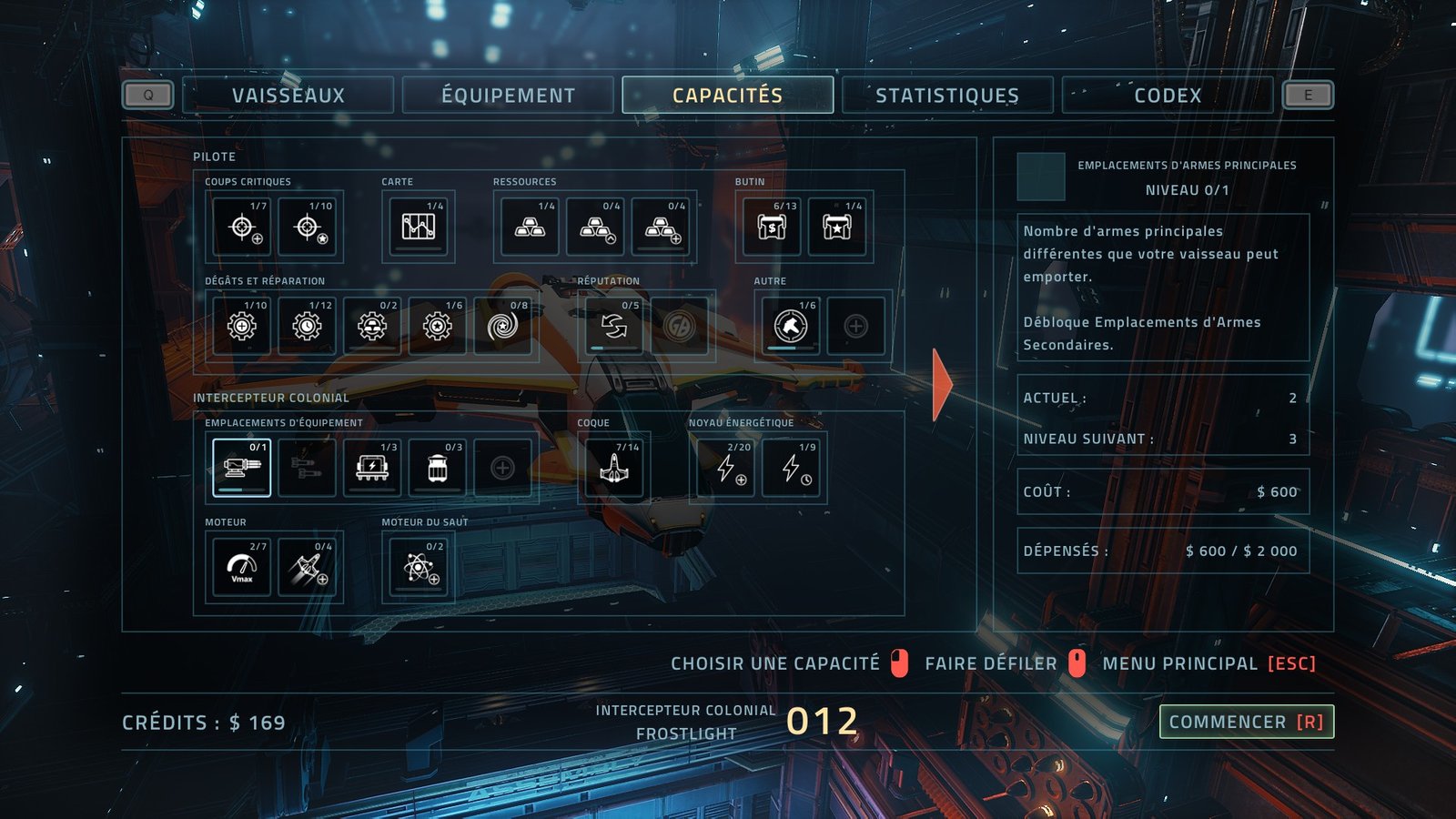The image size is (1456, 819).
Task: Select the Vmax engine speed perk
Action: pos(242,567)
